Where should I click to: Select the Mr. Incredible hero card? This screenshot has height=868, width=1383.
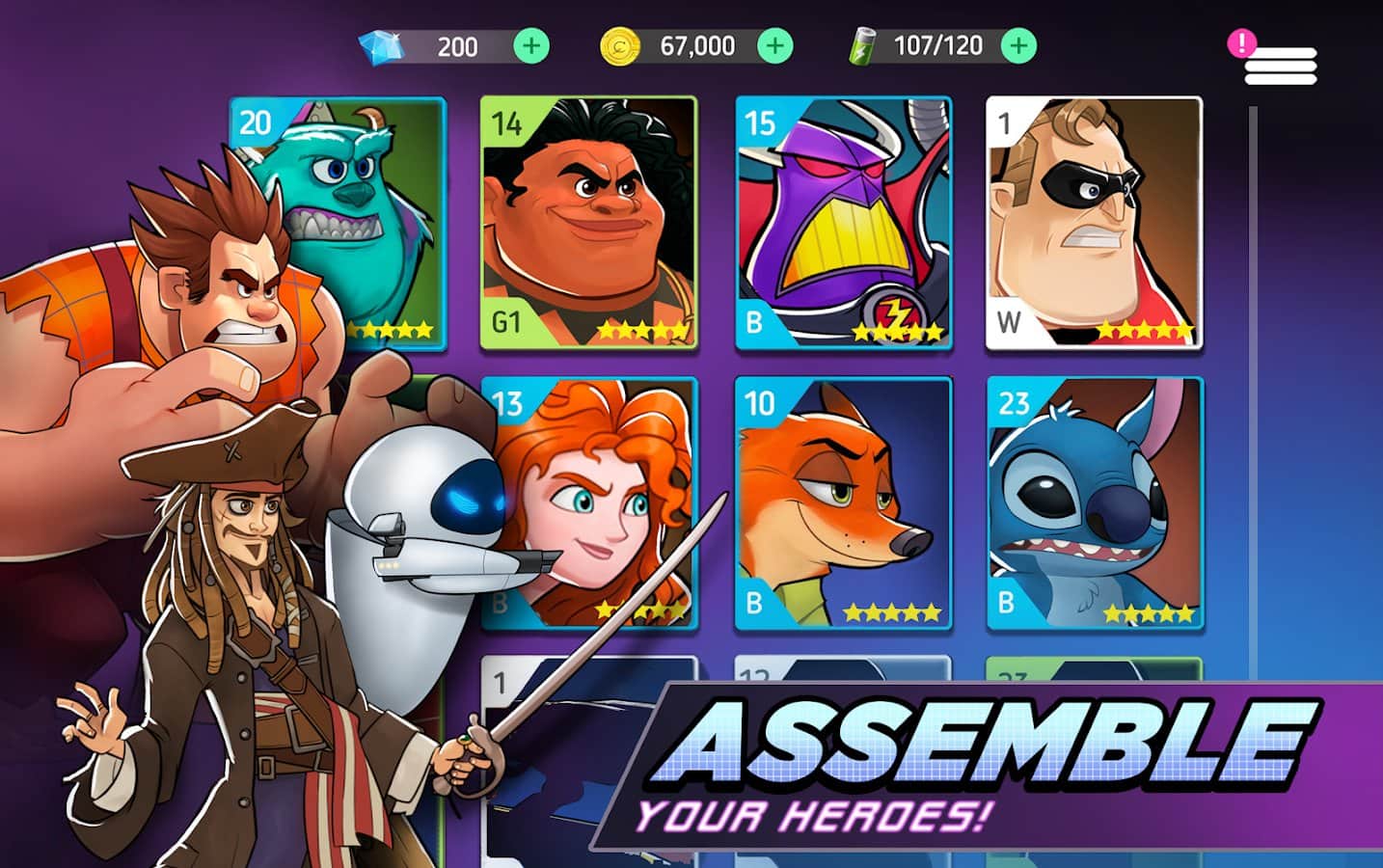(x=1094, y=223)
